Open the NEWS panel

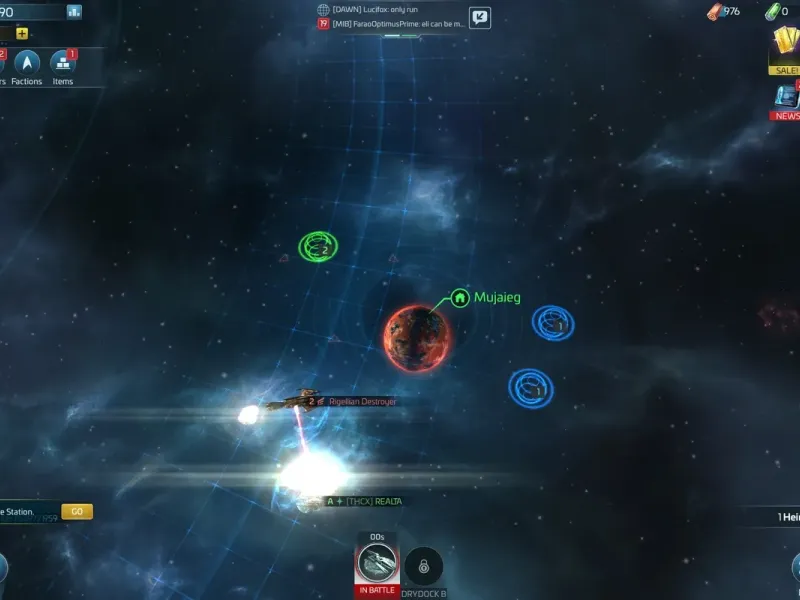786,101
